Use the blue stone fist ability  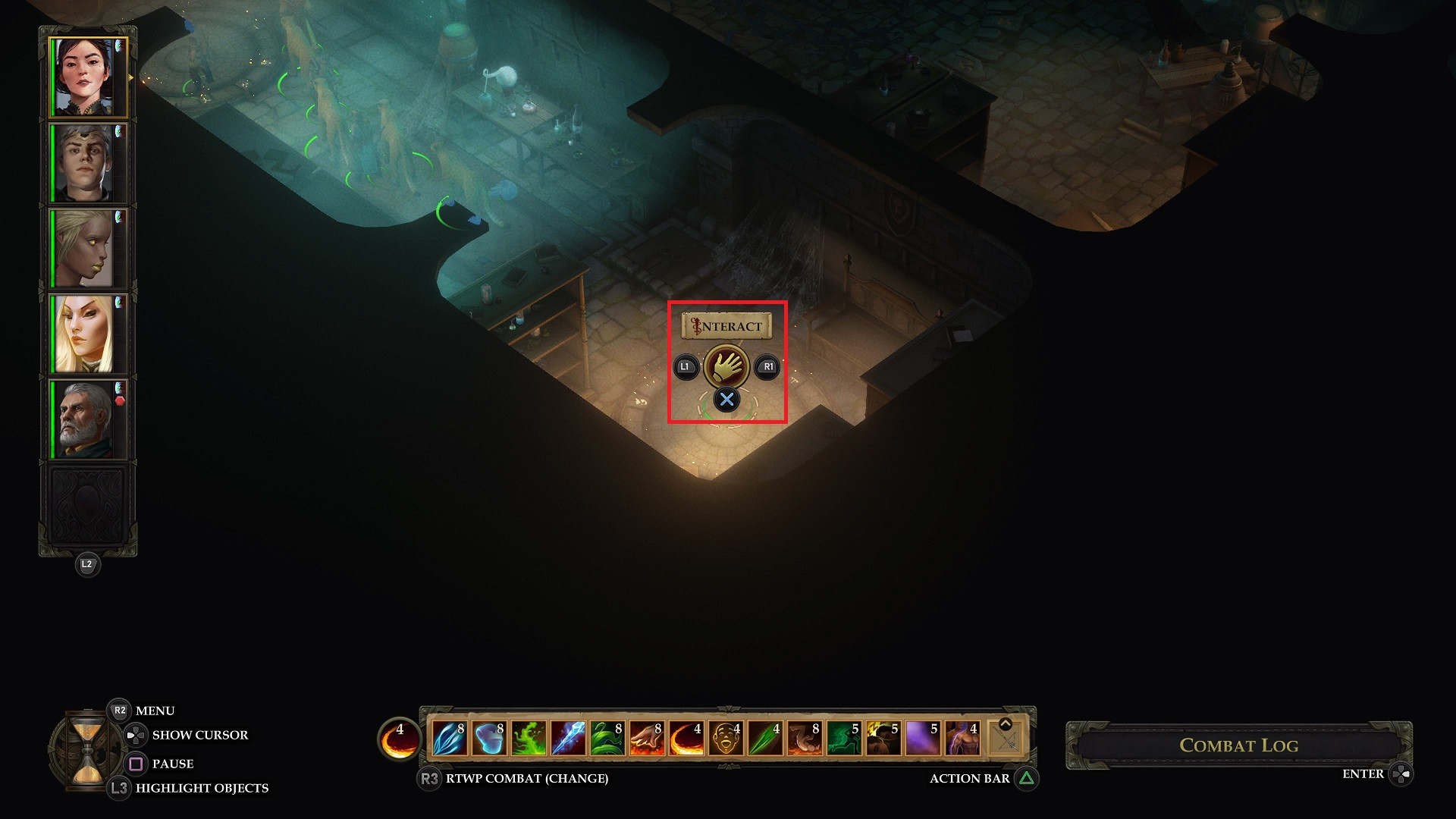(488, 739)
